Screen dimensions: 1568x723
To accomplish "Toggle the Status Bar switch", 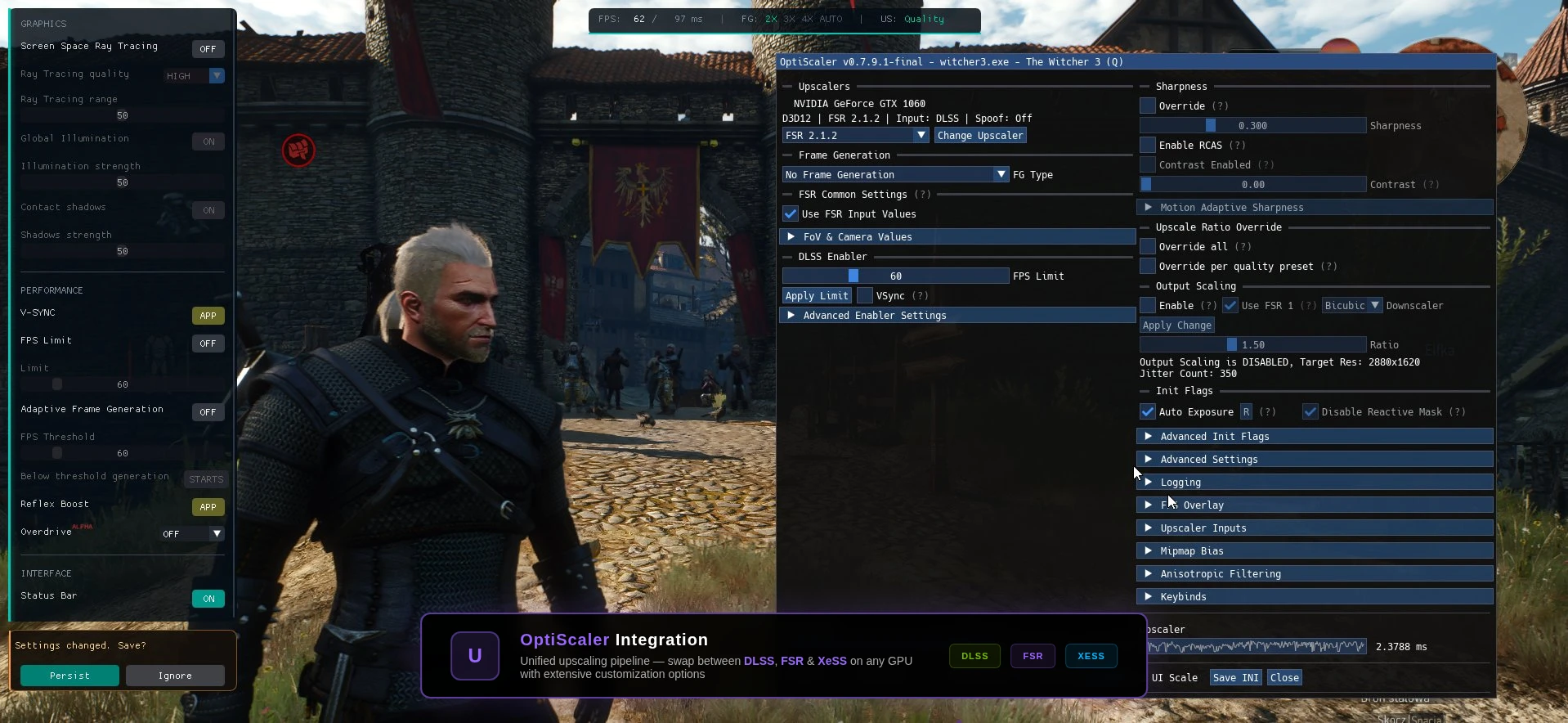I will 208,599.
